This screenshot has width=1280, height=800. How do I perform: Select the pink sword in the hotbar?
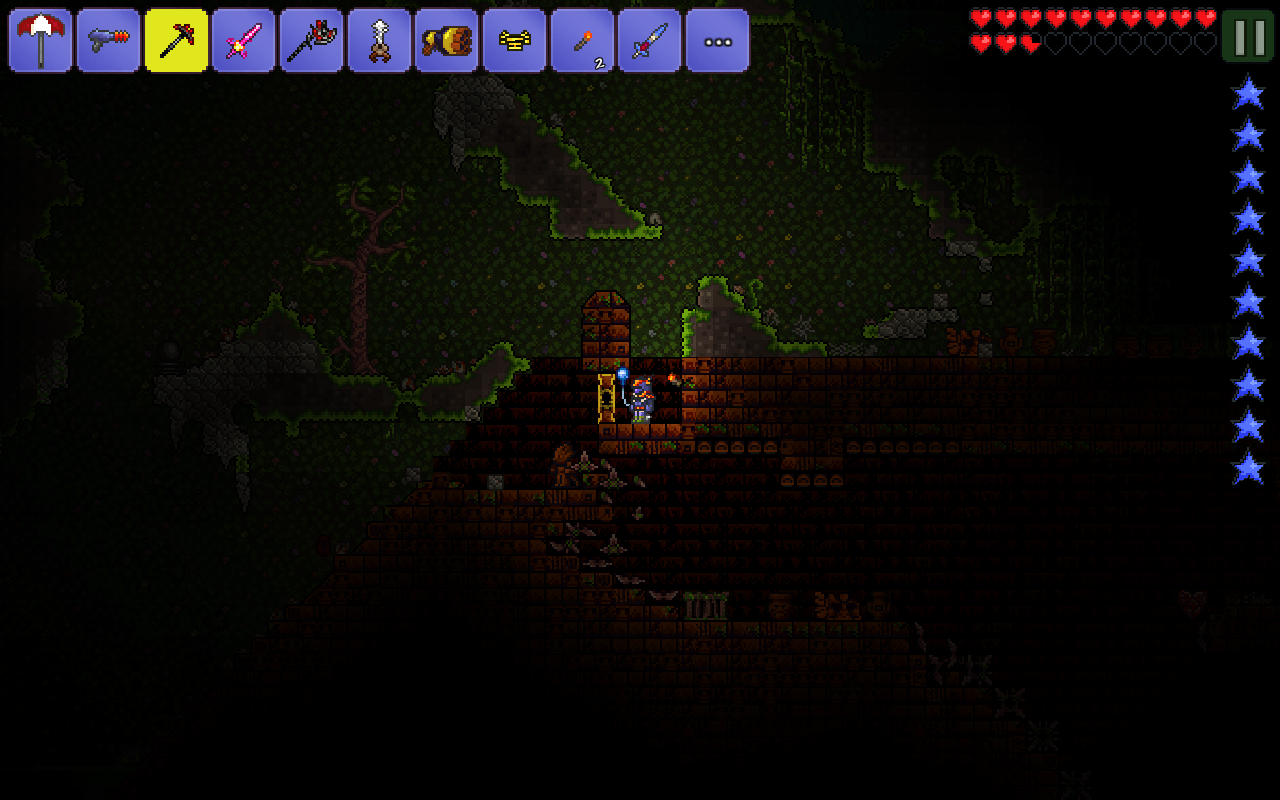tap(244, 40)
